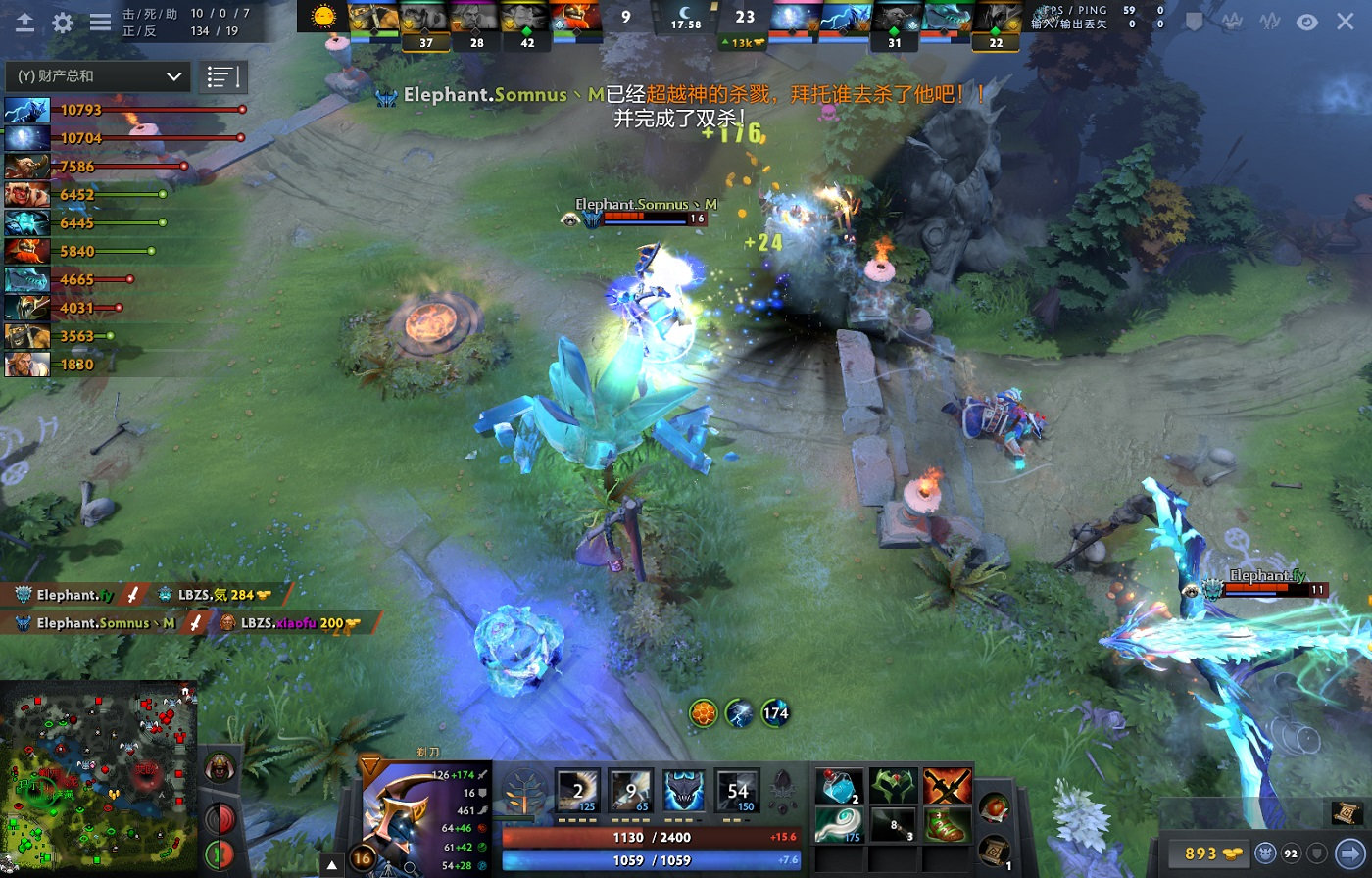Select the top player row with 10793 net worth
The width and height of the screenshot is (1372, 878).
122,110
